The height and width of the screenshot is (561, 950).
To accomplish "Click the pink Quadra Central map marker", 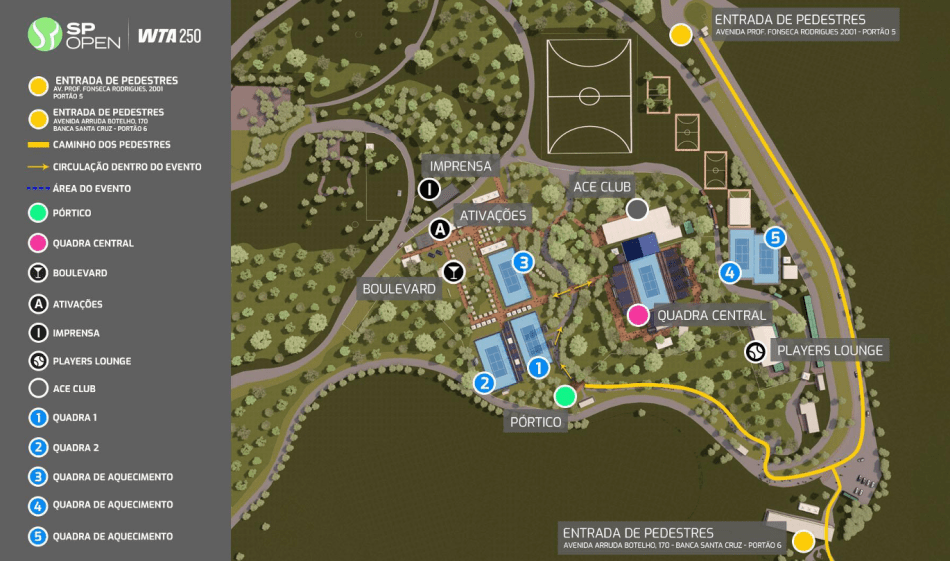I will (638, 316).
